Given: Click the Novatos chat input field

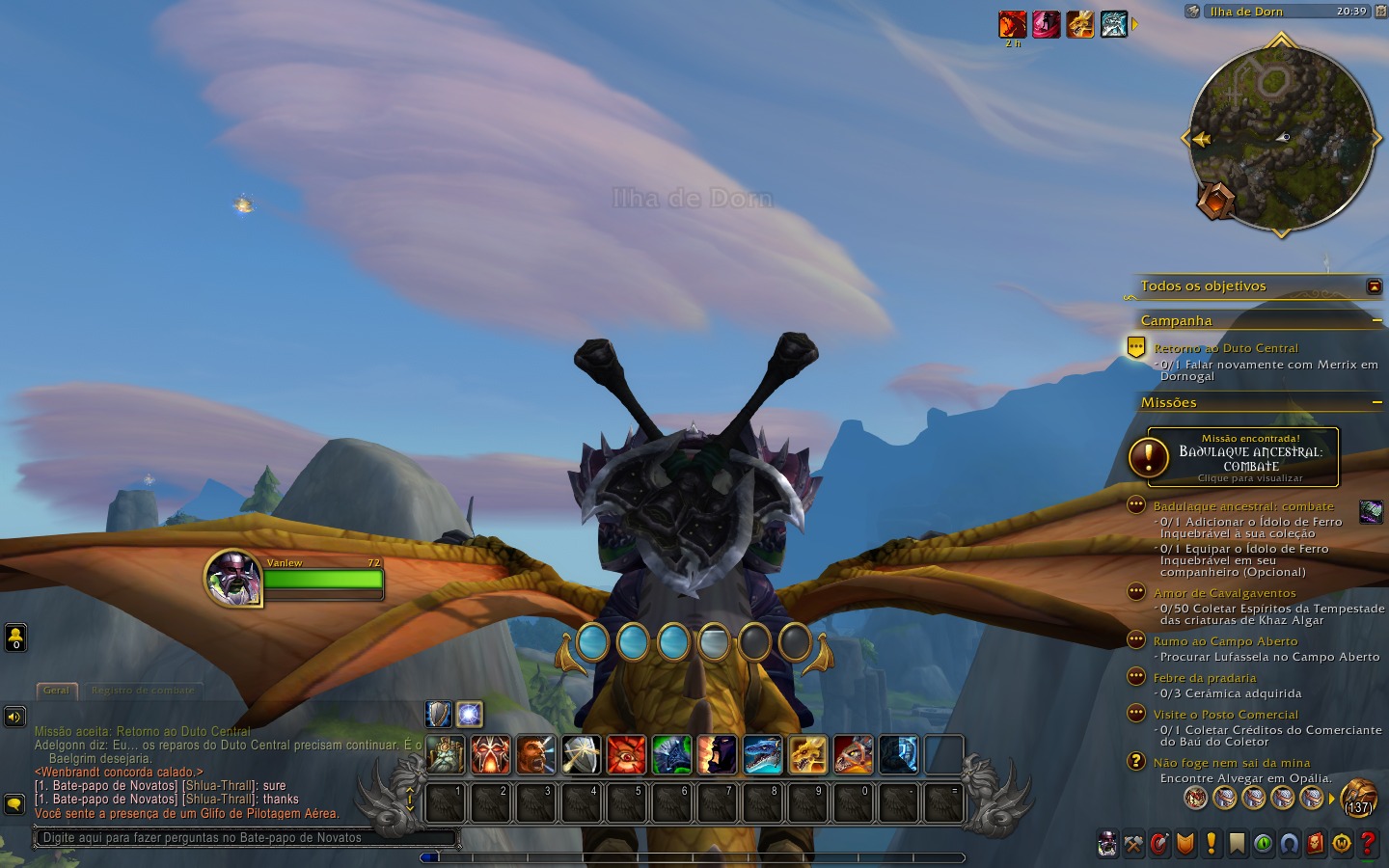Looking at the screenshot, I should coord(241,837).
